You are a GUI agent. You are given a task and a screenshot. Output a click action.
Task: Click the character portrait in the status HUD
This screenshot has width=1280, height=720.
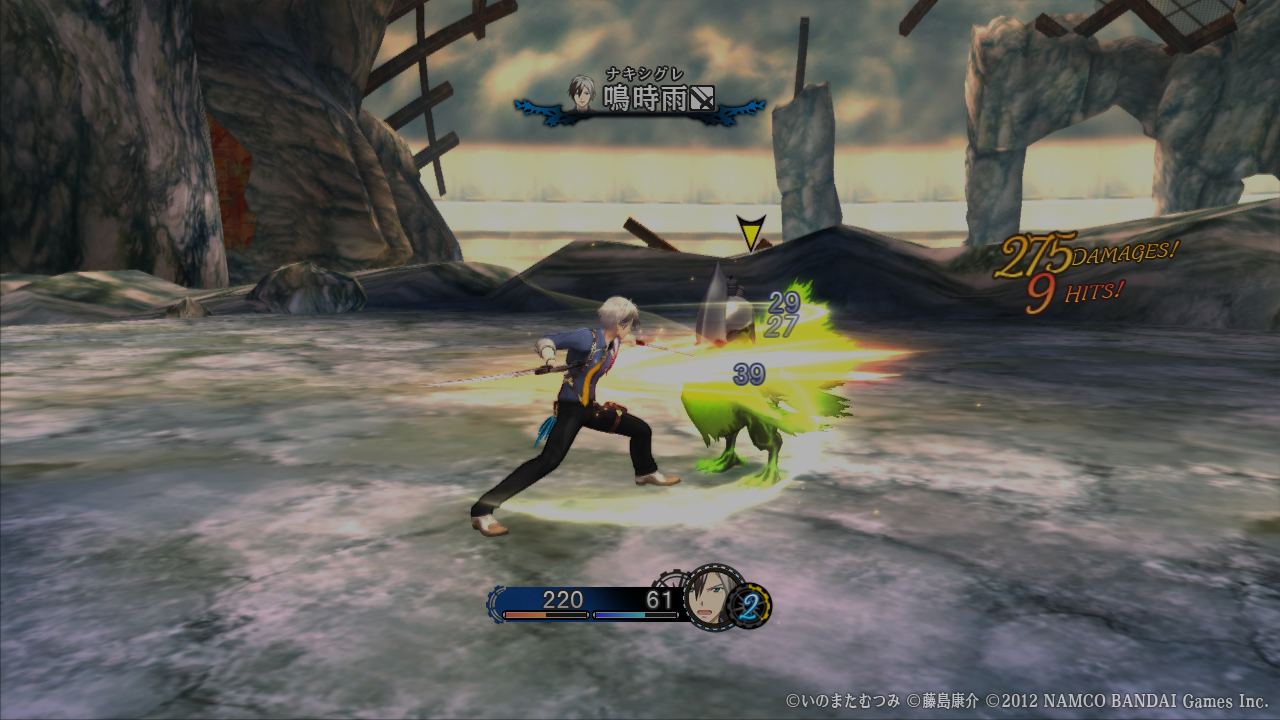(x=713, y=598)
